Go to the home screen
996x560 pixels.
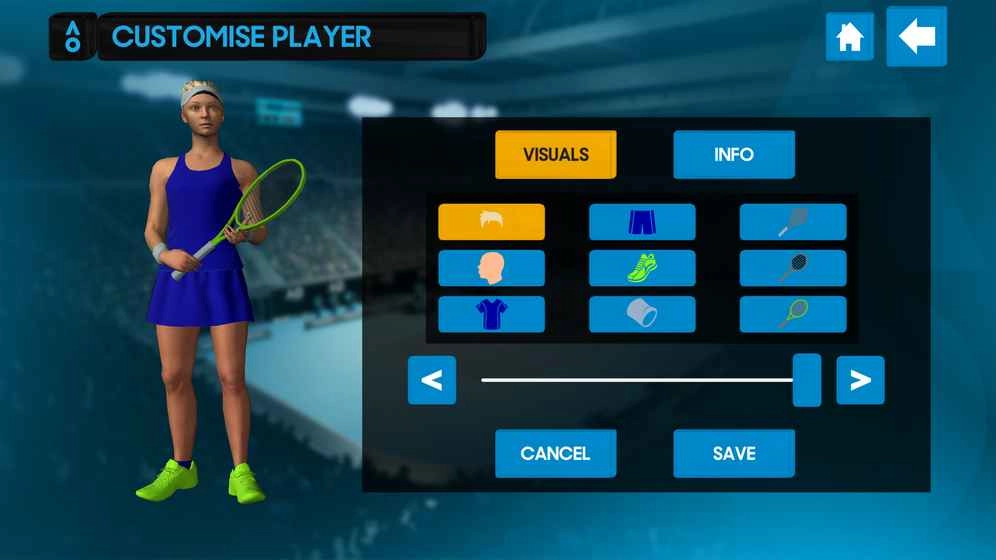pos(849,37)
